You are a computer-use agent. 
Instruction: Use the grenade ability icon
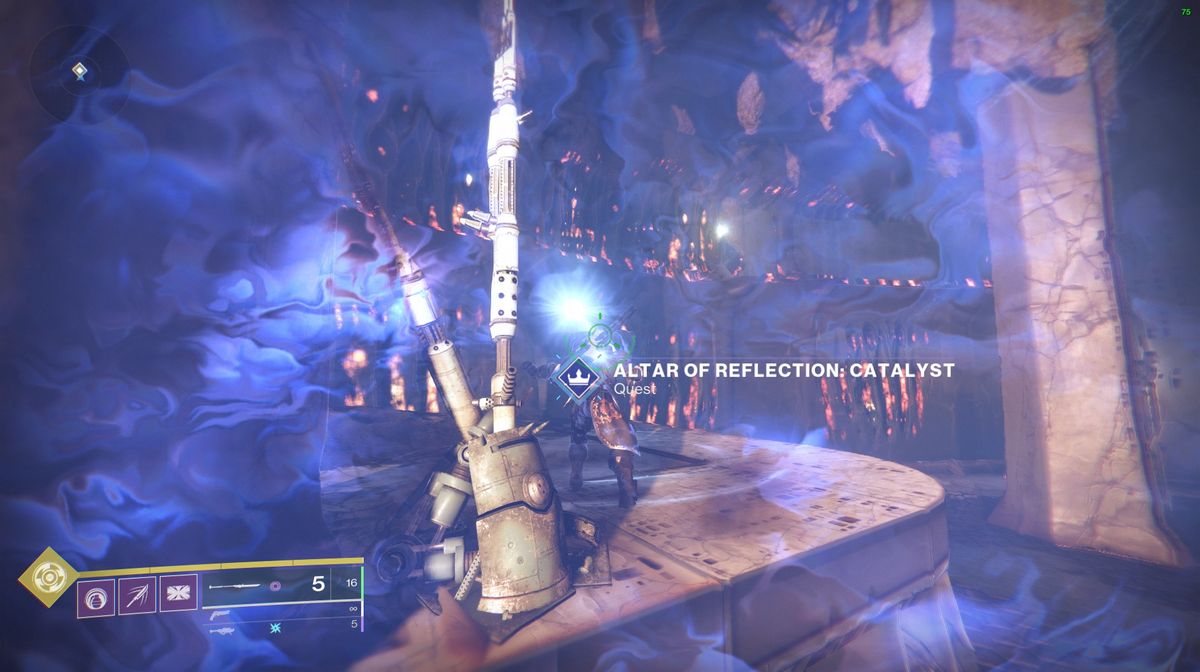tap(94, 597)
